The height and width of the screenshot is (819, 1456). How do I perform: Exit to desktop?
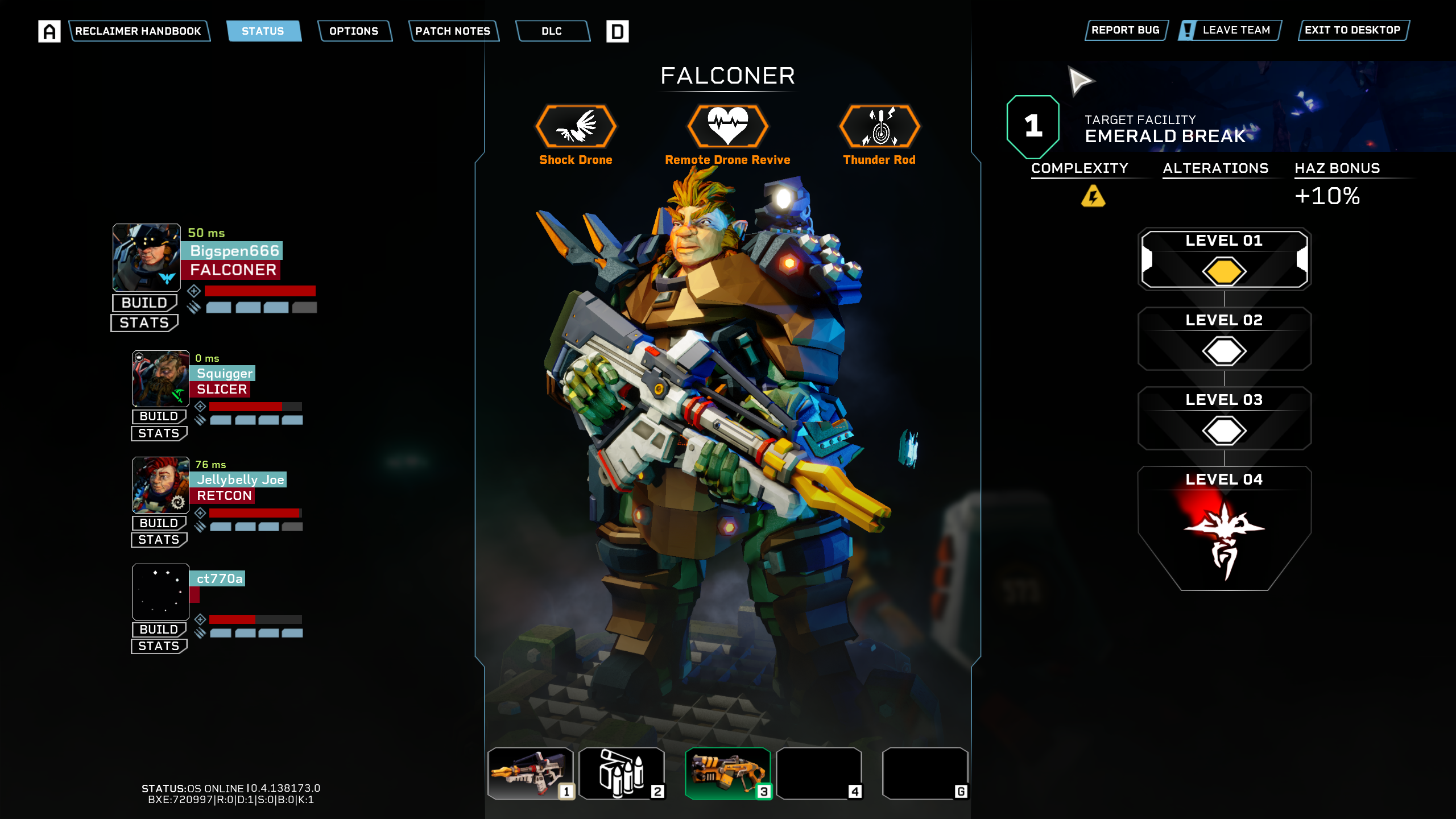[1352, 30]
